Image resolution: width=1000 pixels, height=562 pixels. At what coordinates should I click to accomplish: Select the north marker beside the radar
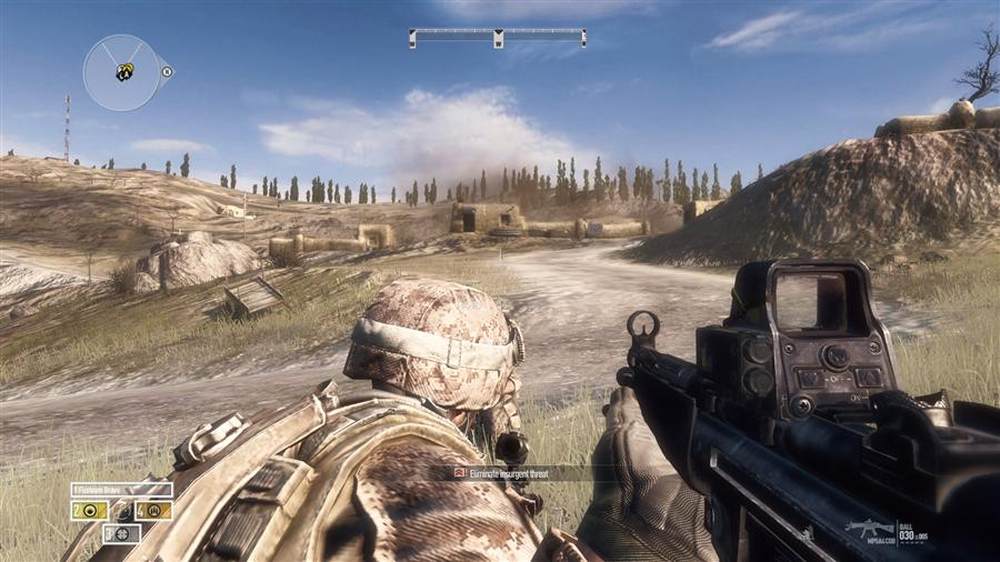pos(167,72)
